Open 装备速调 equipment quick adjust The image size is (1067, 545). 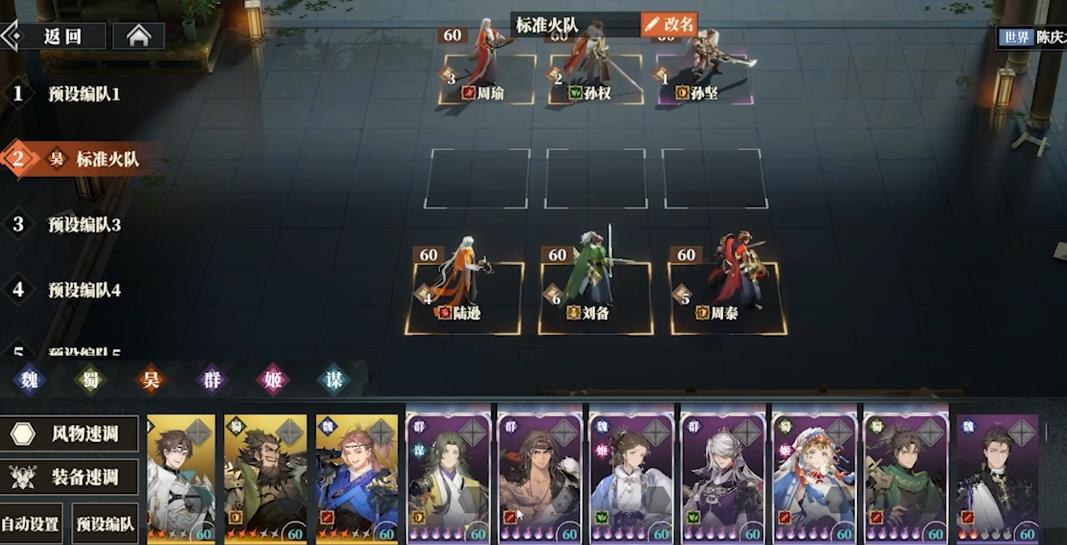70,478
